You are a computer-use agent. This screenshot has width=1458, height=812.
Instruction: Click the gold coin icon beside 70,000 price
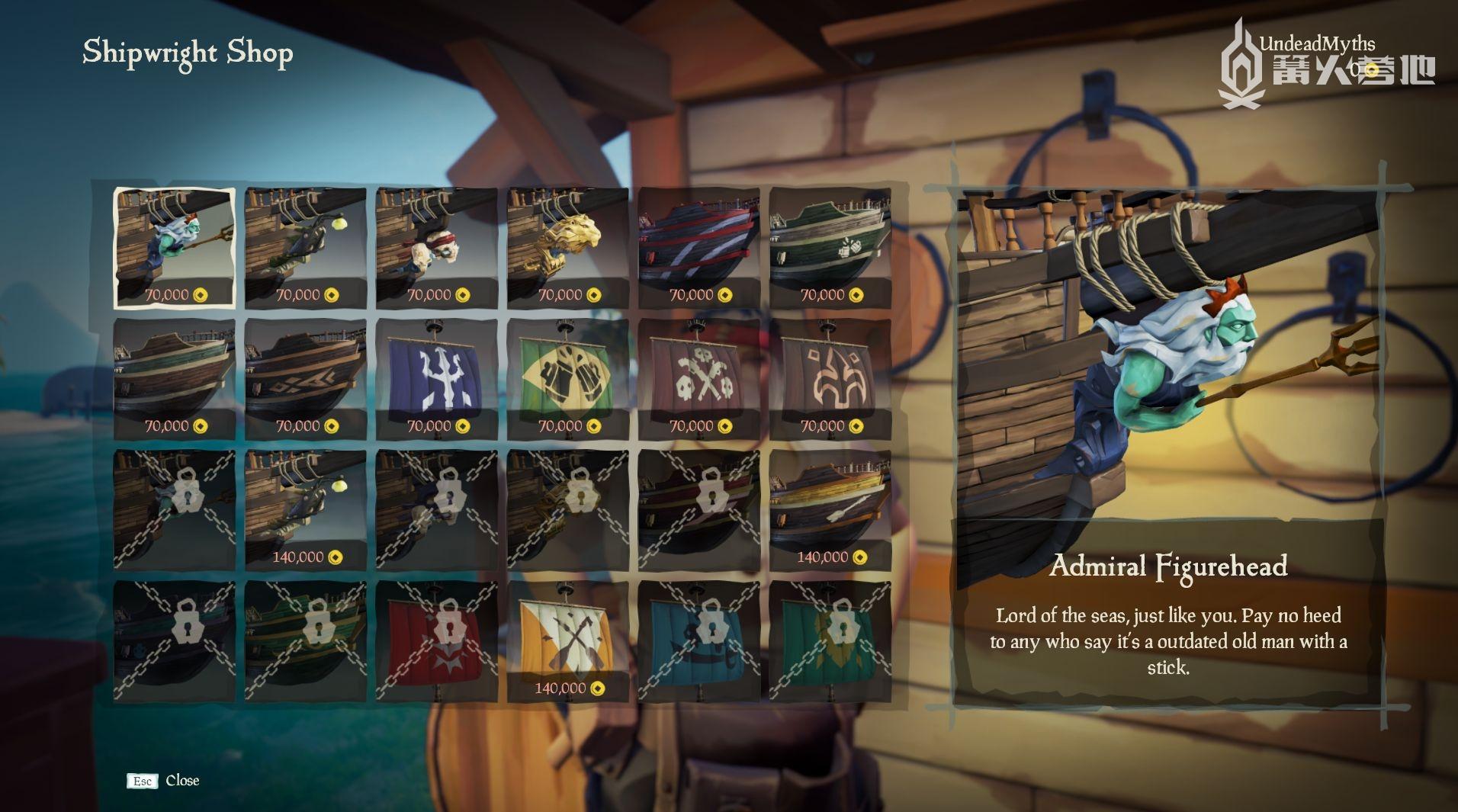coord(198,296)
